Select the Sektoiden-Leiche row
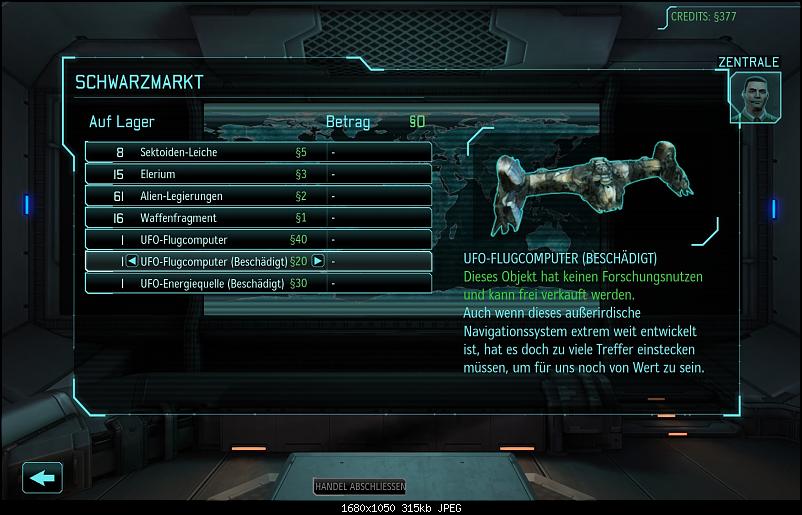Image resolution: width=802 pixels, height=515 pixels. (x=258, y=153)
